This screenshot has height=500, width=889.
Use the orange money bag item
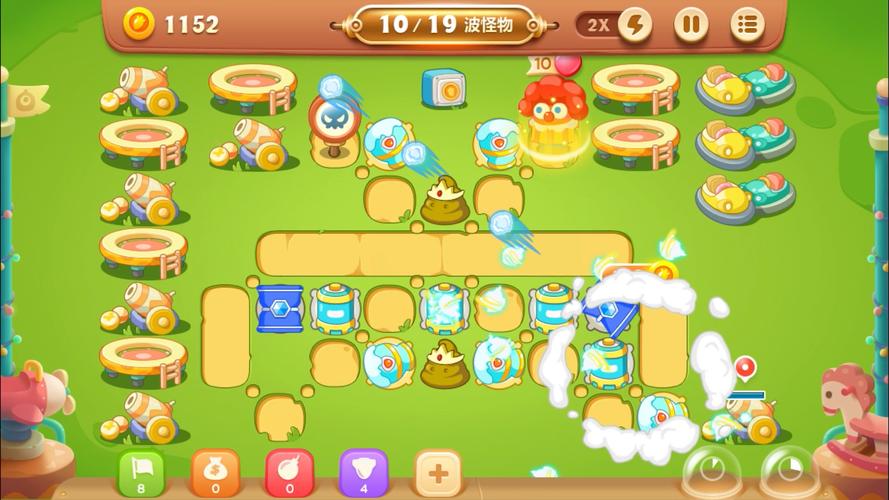click(x=215, y=471)
